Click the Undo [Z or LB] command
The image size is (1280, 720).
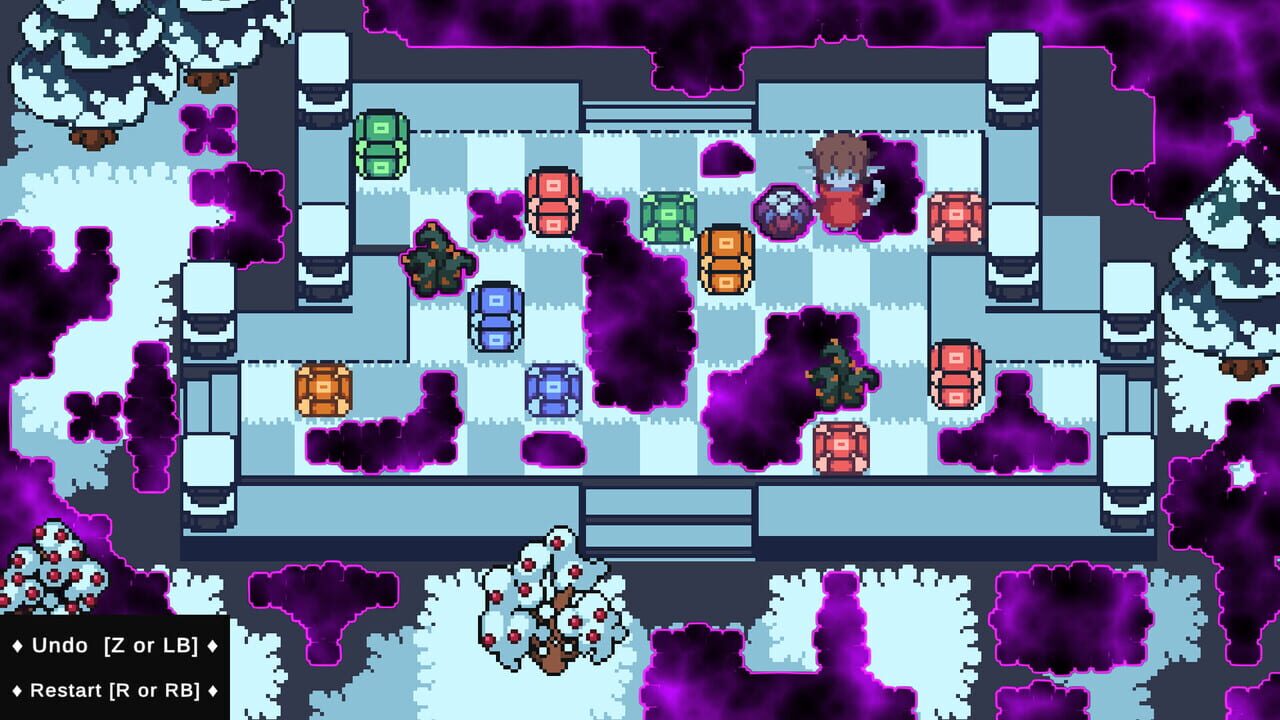coord(110,645)
